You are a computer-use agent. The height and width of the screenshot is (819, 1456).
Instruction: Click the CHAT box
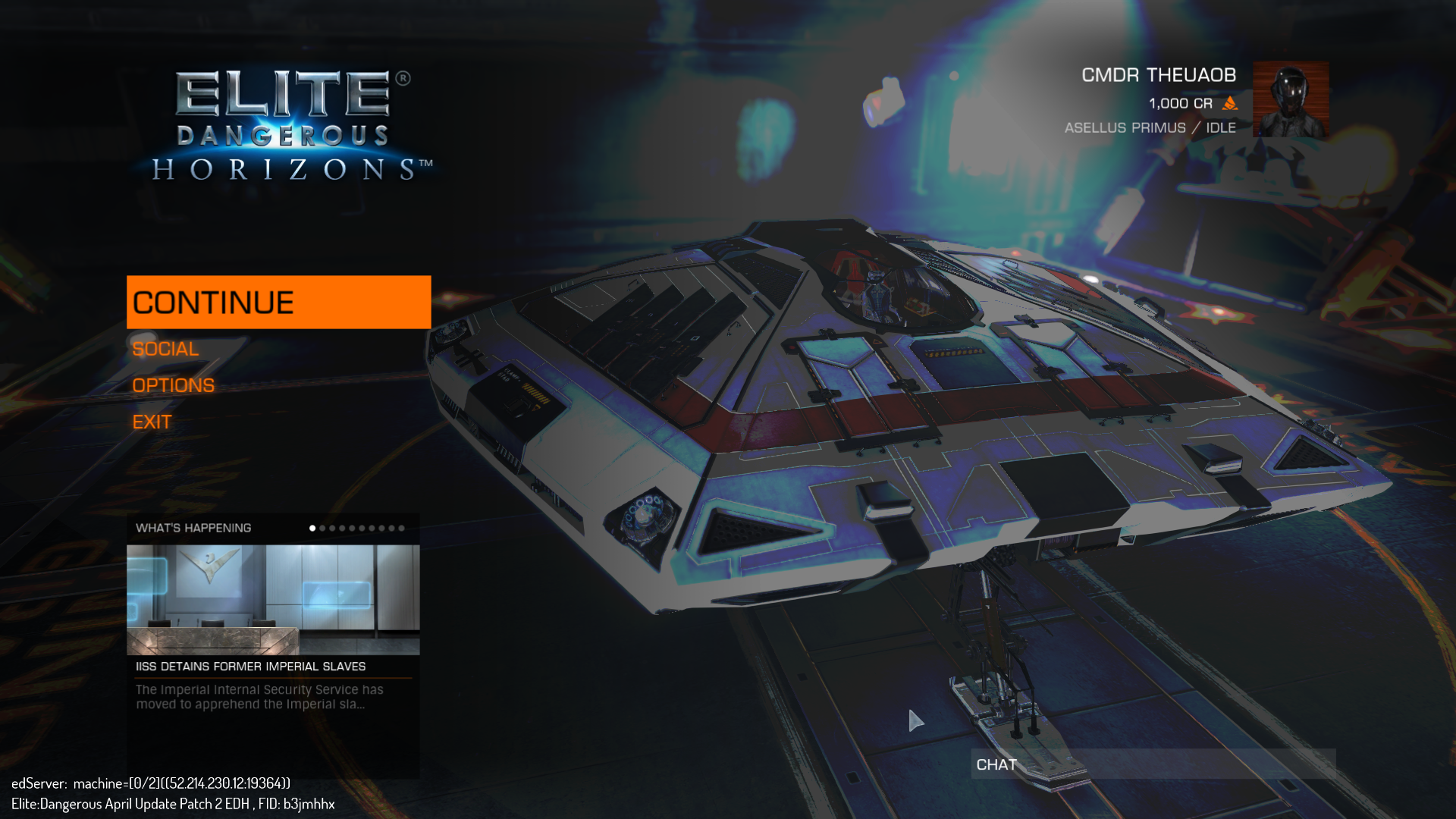tap(1153, 764)
